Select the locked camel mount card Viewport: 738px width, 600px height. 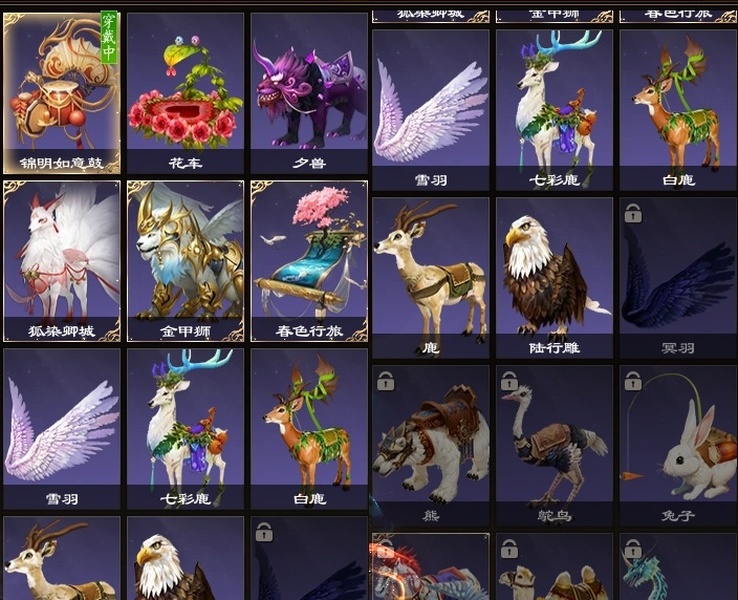click(554, 570)
